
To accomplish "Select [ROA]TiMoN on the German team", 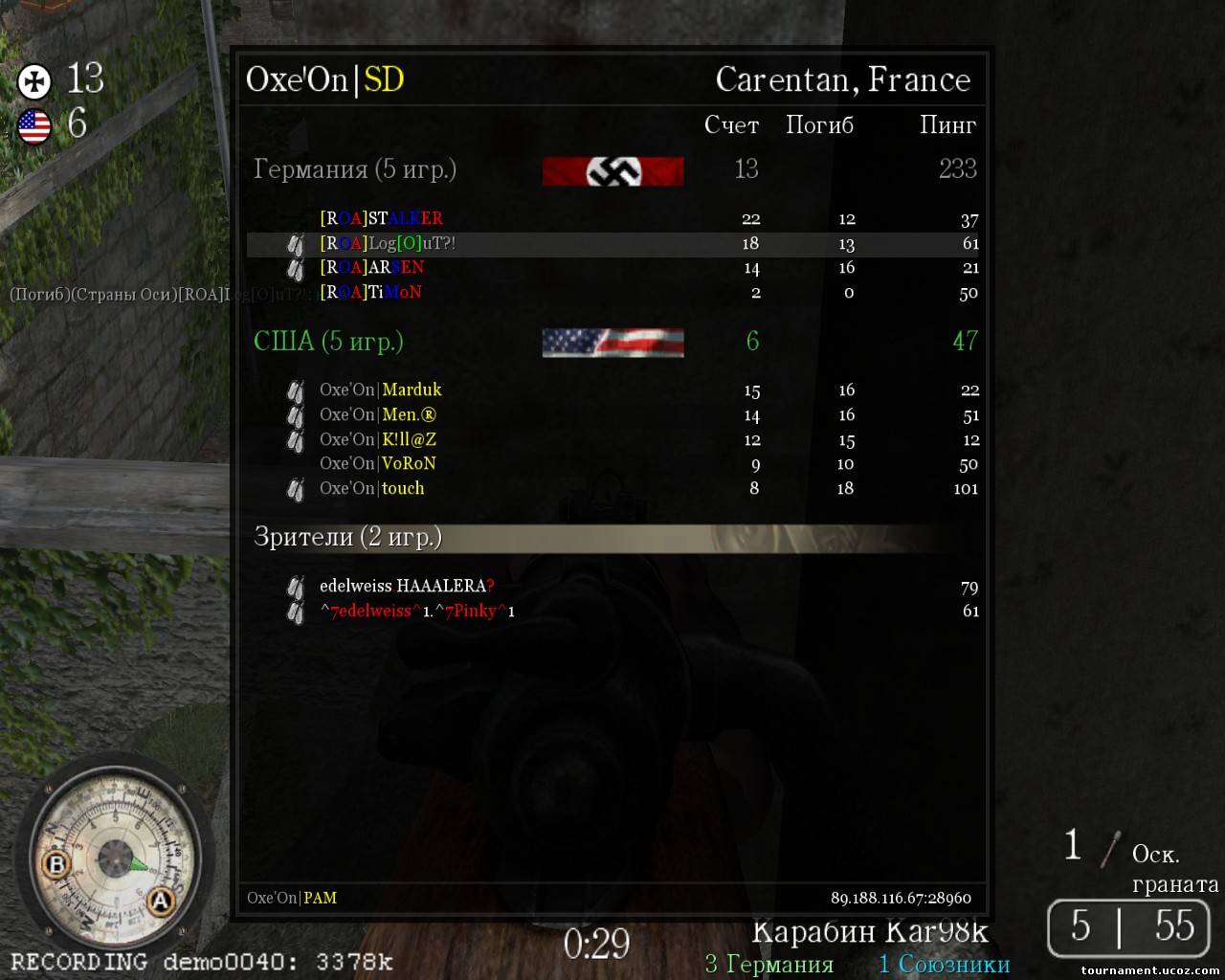I will tap(370, 293).
